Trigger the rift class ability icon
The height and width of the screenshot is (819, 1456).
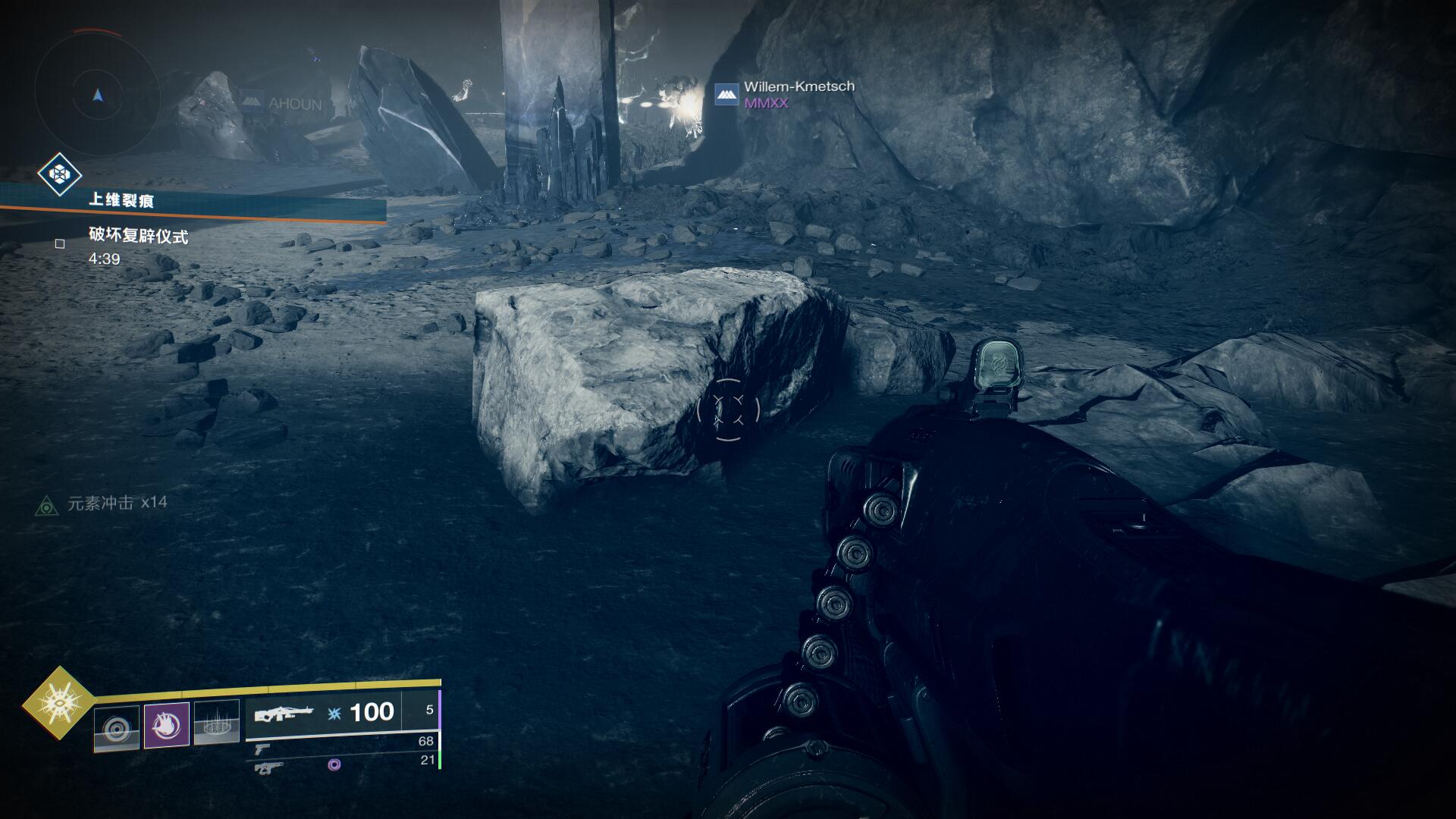[x=217, y=723]
